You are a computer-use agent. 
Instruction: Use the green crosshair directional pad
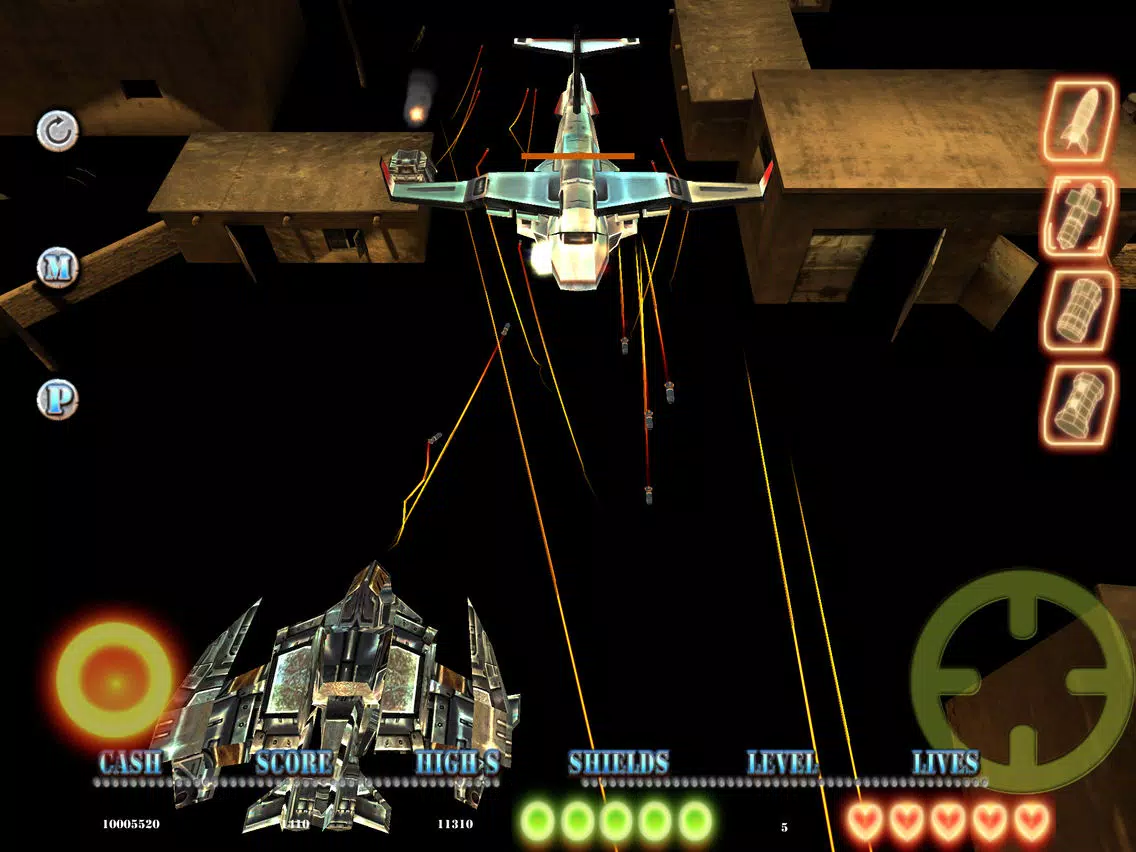point(1022,681)
